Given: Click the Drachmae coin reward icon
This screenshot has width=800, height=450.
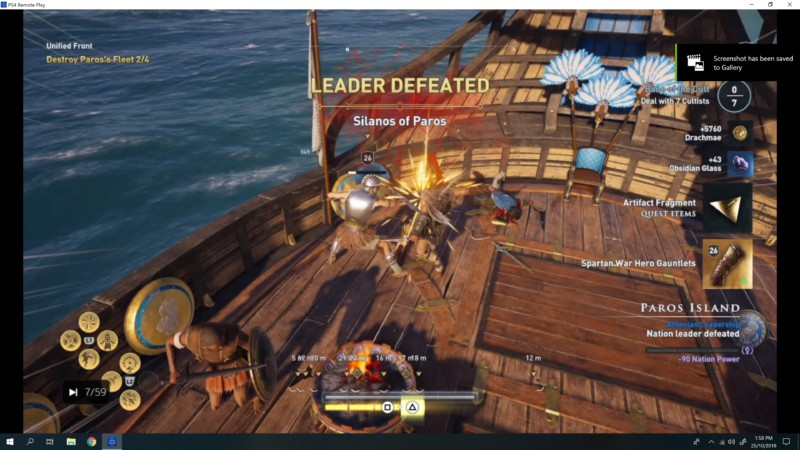Looking at the screenshot, I should pyautogui.click(x=739, y=132).
